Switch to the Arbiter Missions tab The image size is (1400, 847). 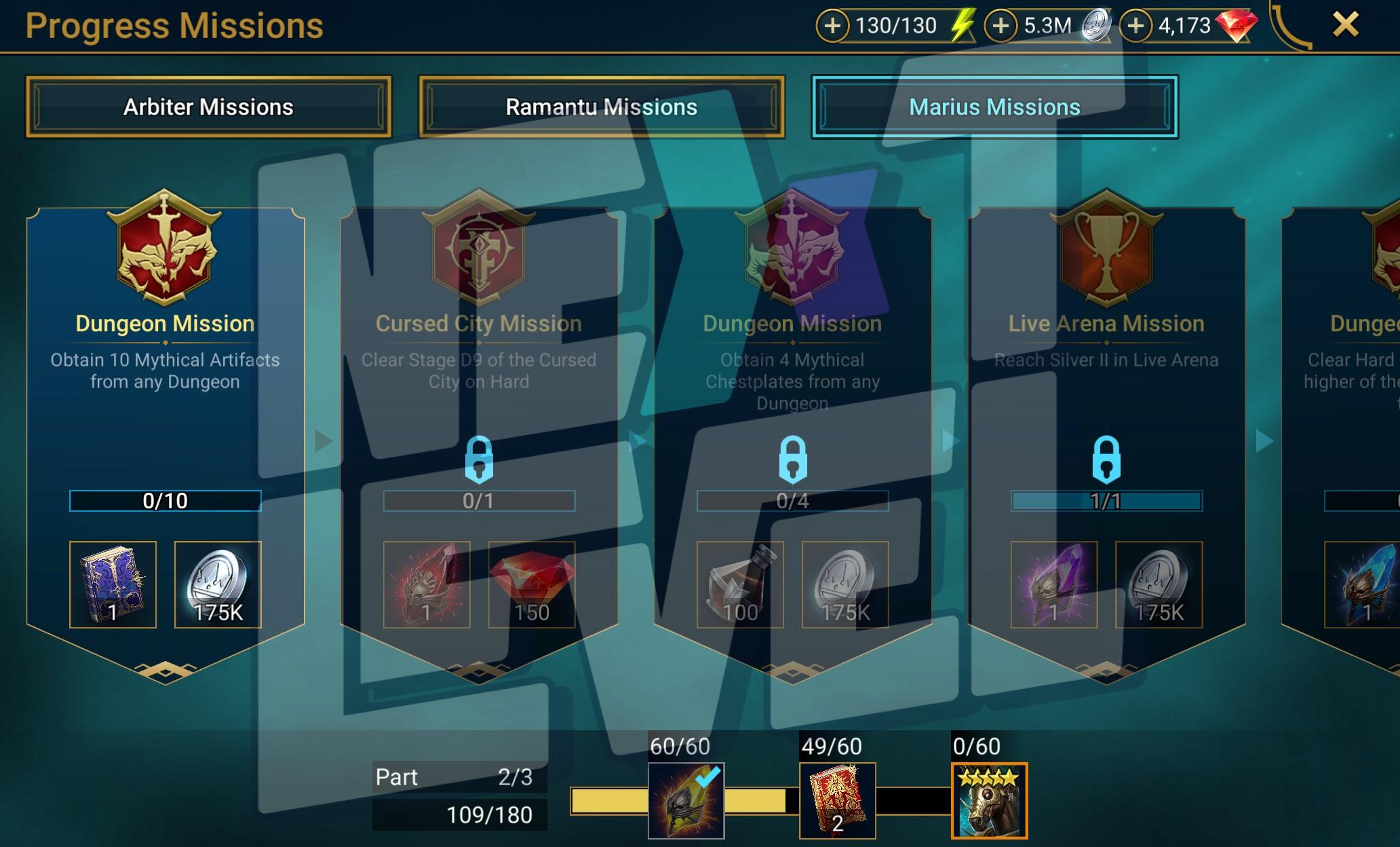coord(208,107)
